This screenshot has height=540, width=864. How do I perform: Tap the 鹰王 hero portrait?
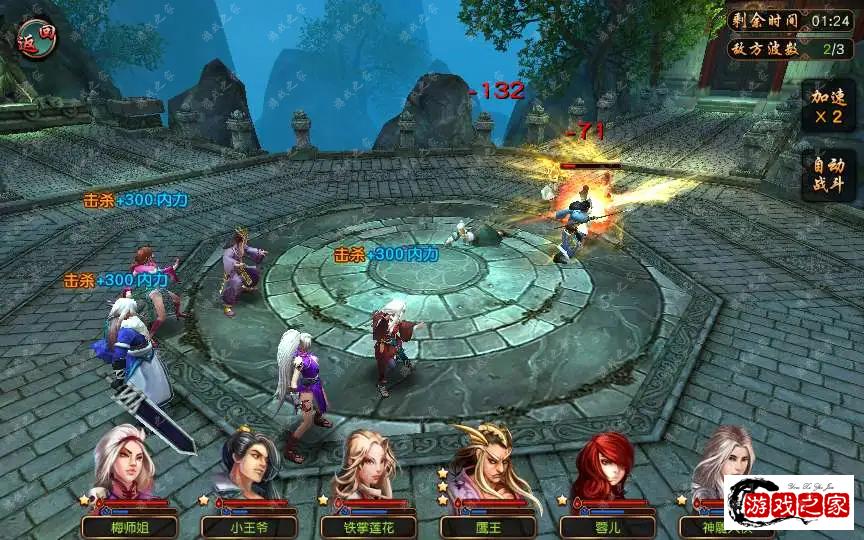point(487,464)
